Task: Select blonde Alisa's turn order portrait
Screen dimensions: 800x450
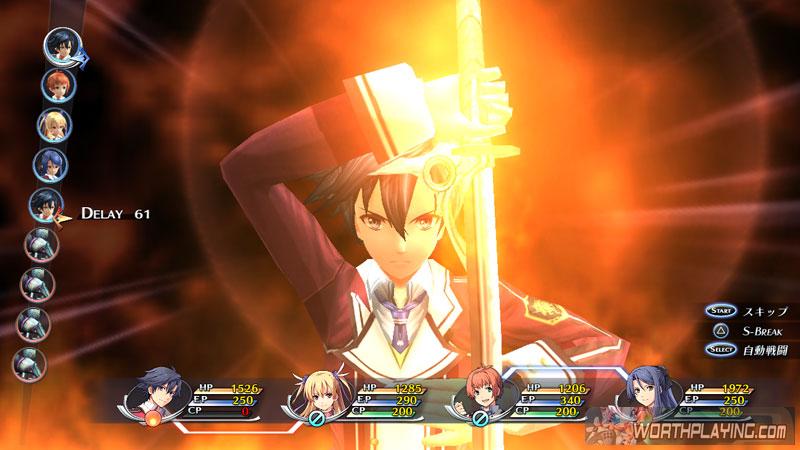Action: click(x=54, y=125)
